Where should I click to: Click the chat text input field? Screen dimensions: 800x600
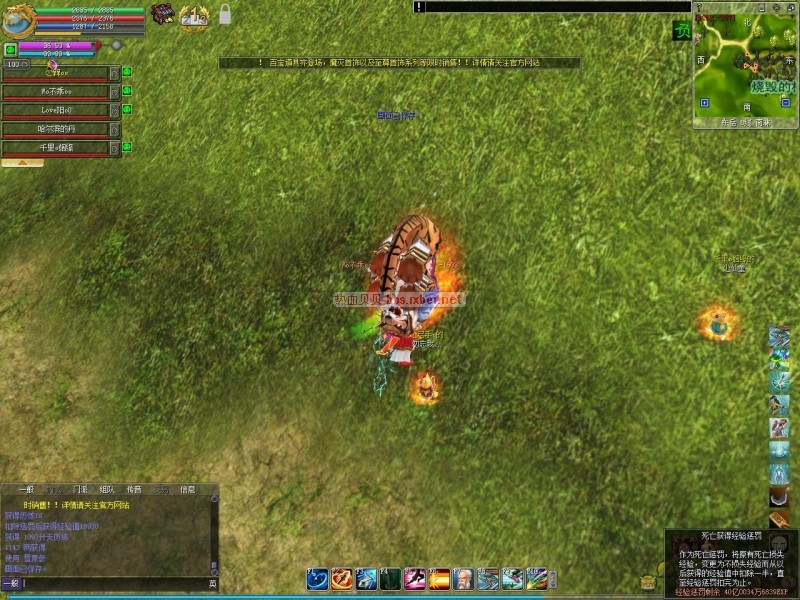point(115,583)
